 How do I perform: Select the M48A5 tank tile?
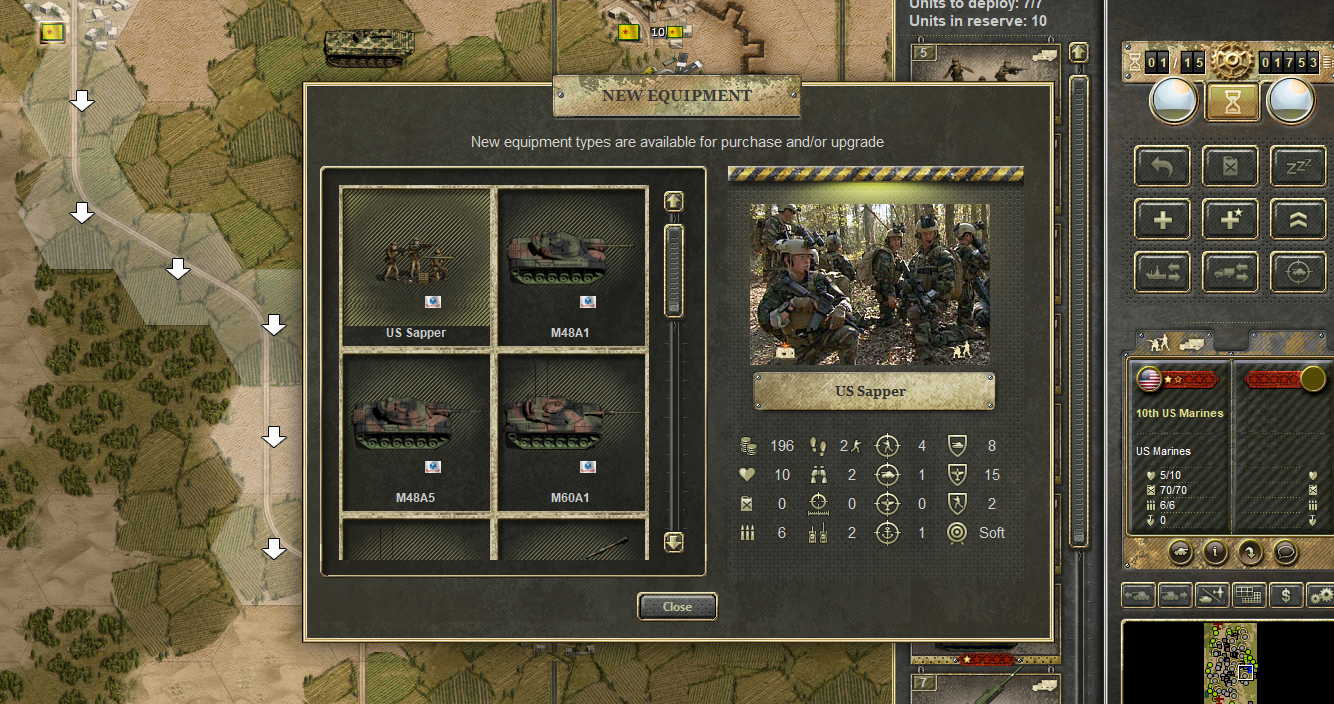[x=416, y=430]
